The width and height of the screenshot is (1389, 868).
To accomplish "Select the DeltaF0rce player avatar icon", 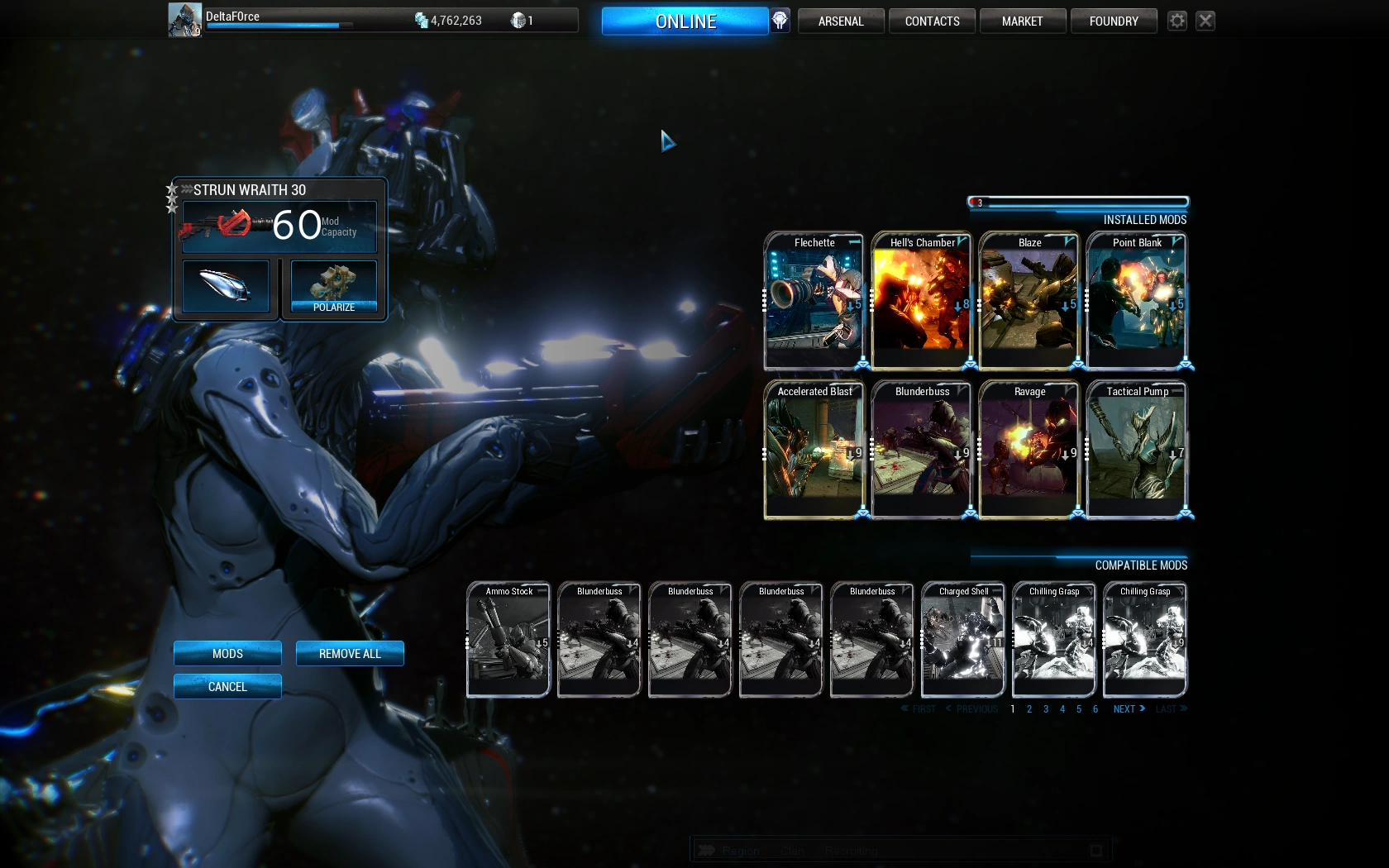I will pyautogui.click(x=184, y=18).
